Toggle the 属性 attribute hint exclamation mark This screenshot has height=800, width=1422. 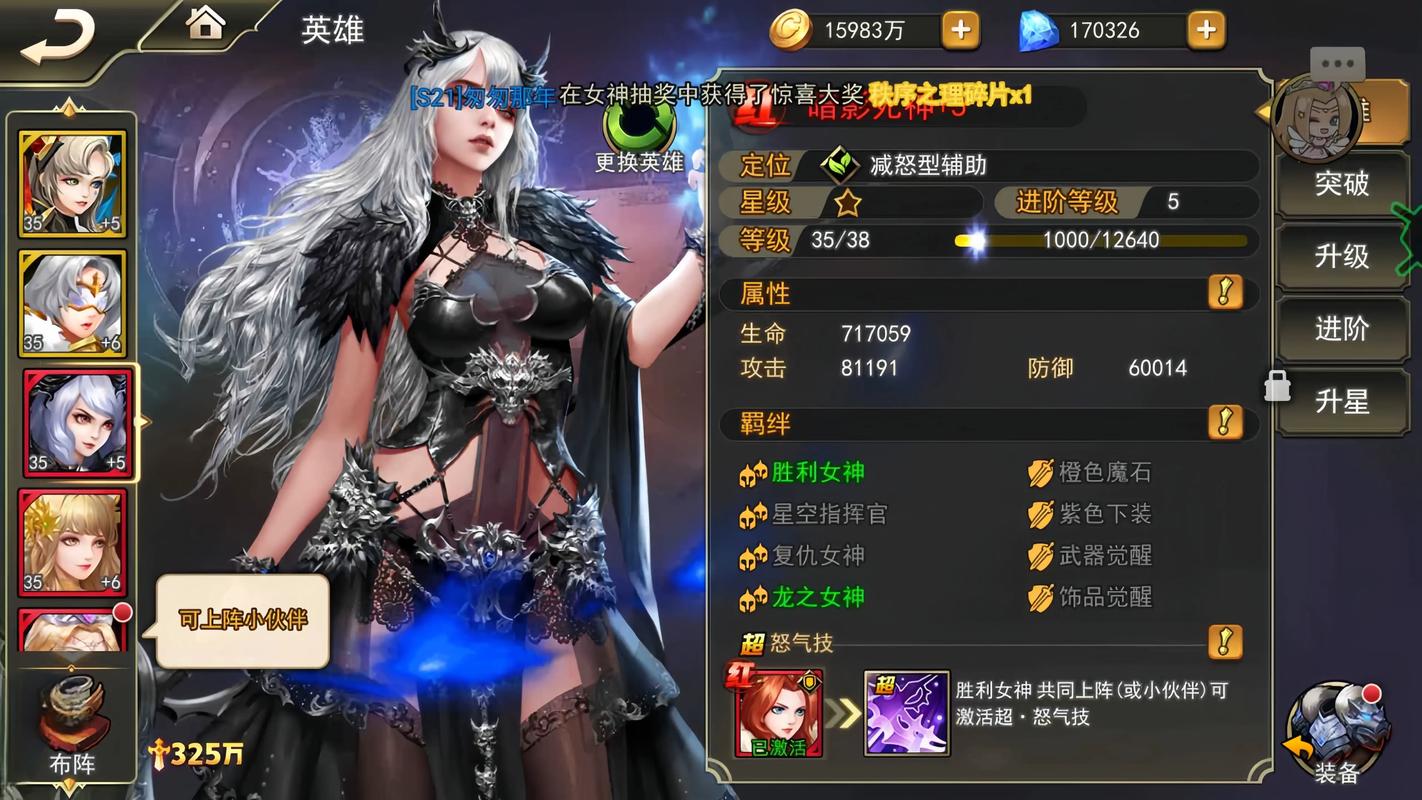pyautogui.click(x=1227, y=294)
